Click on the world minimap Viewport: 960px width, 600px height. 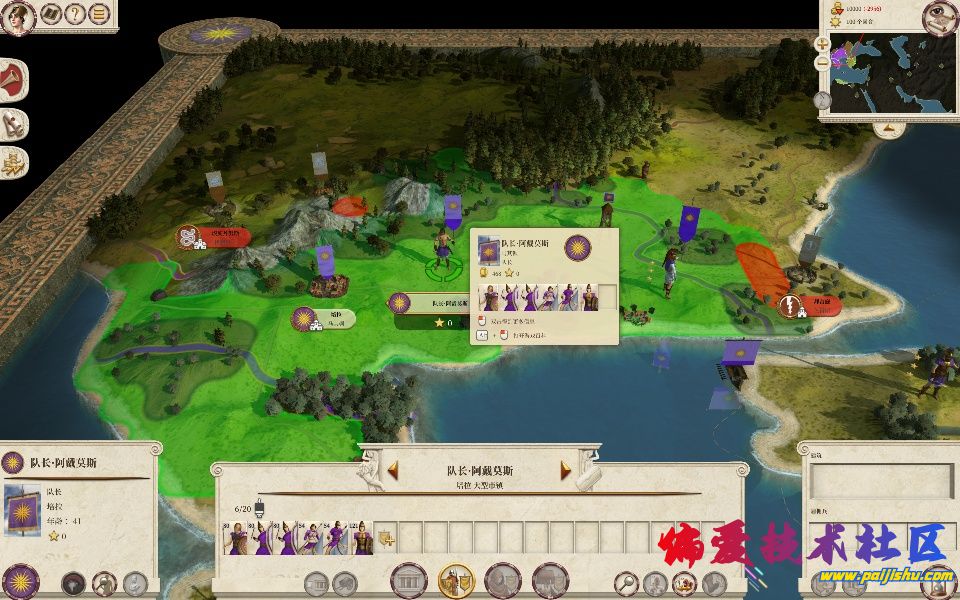tap(890, 75)
